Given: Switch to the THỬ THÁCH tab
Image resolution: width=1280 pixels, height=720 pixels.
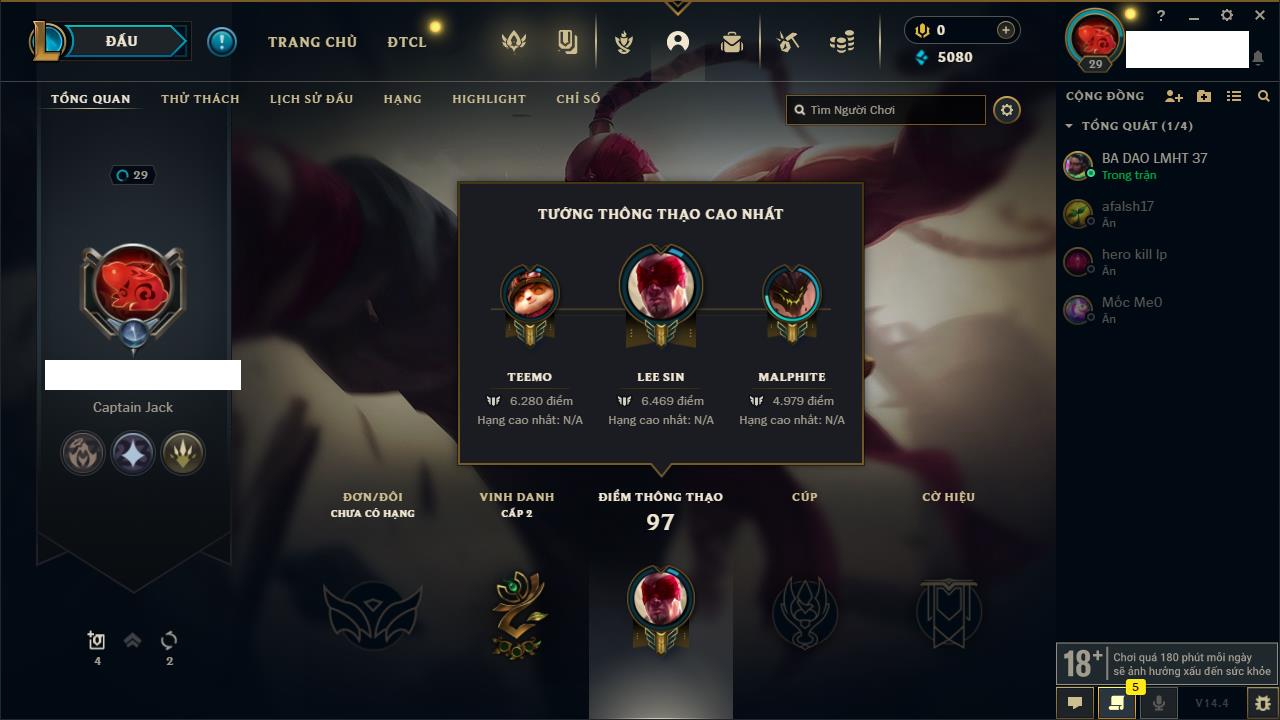Looking at the screenshot, I should tap(200, 99).
